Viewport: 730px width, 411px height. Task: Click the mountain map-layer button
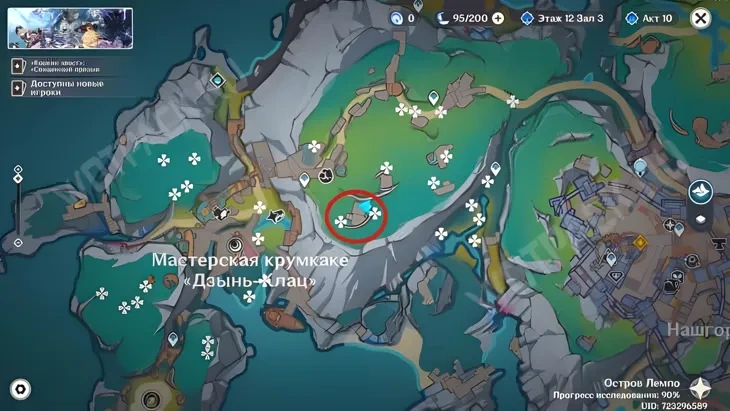700,190
